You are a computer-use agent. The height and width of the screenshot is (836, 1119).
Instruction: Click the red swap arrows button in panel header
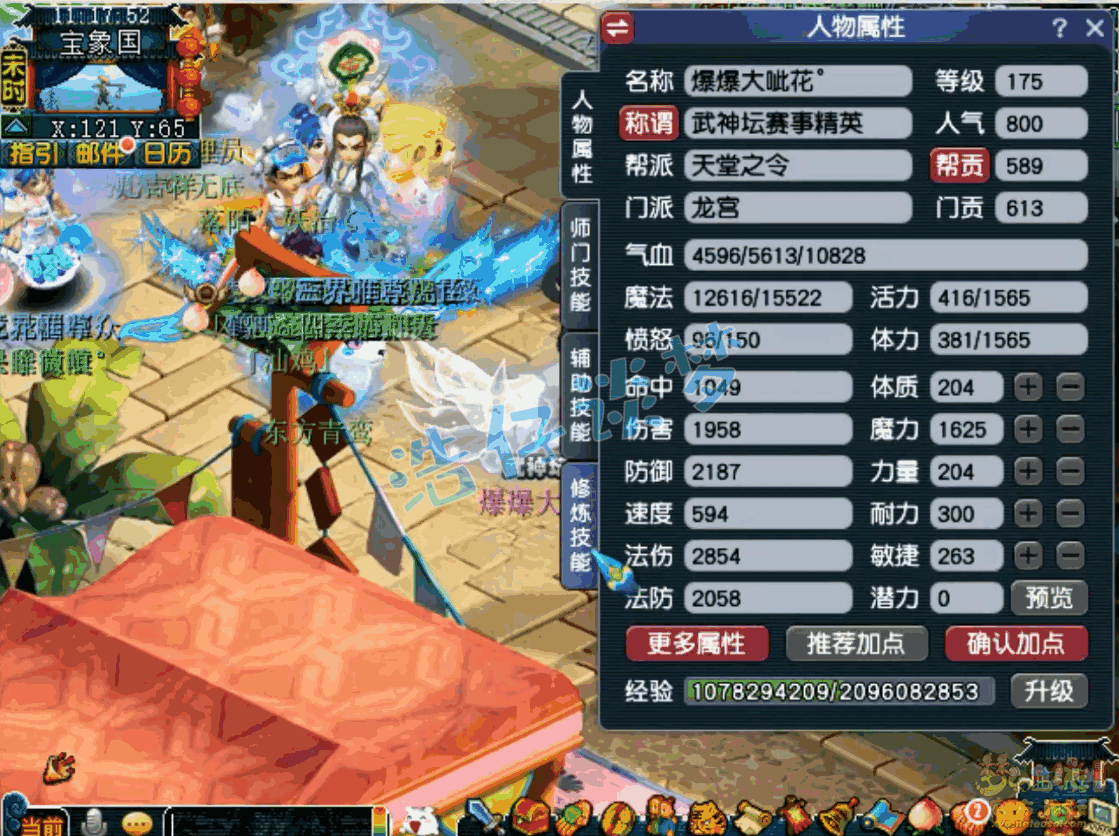pos(619,28)
